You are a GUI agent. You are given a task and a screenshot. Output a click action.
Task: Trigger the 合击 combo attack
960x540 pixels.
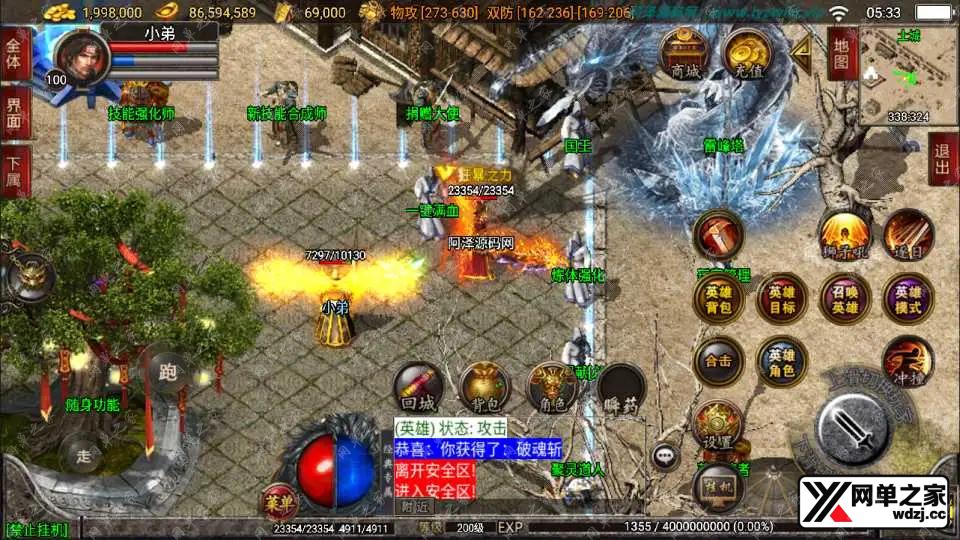[x=719, y=362]
